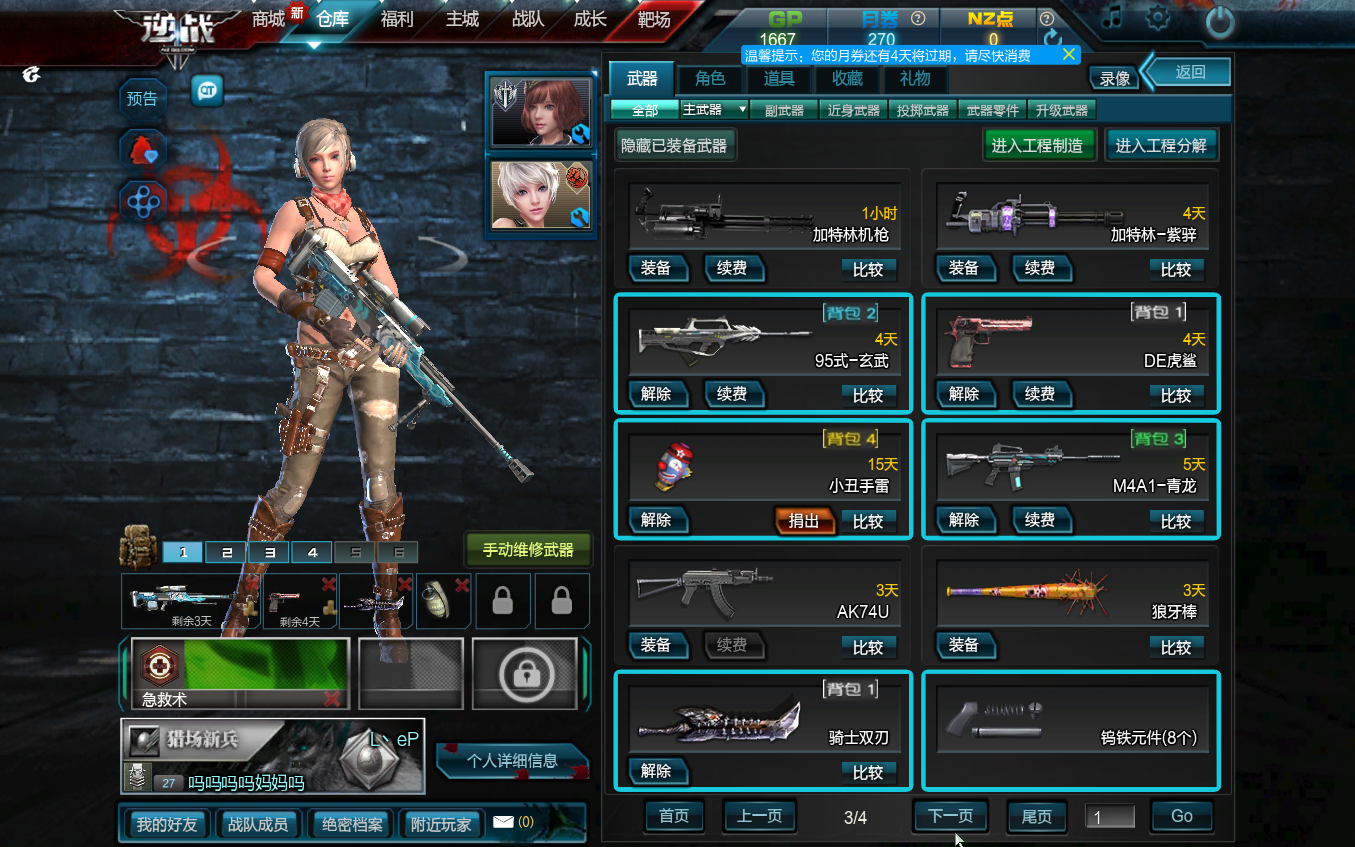The width and height of the screenshot is (1355, 847).
Task: Open the 主武器 dropdown
Action: (x=714, y=110)
